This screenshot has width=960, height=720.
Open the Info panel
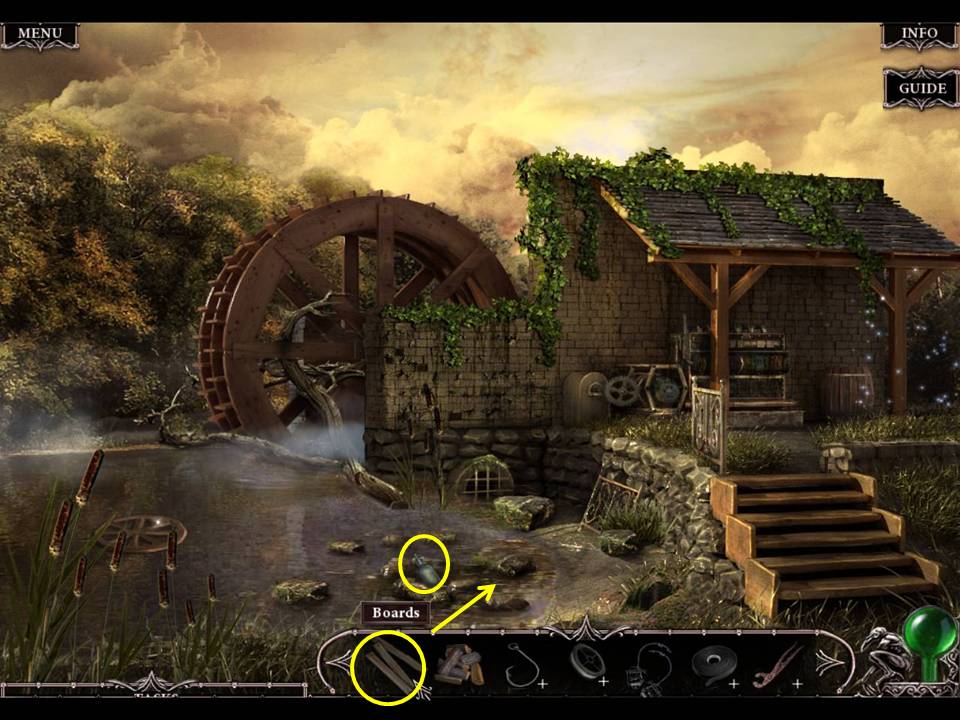(x=919, y=34)
